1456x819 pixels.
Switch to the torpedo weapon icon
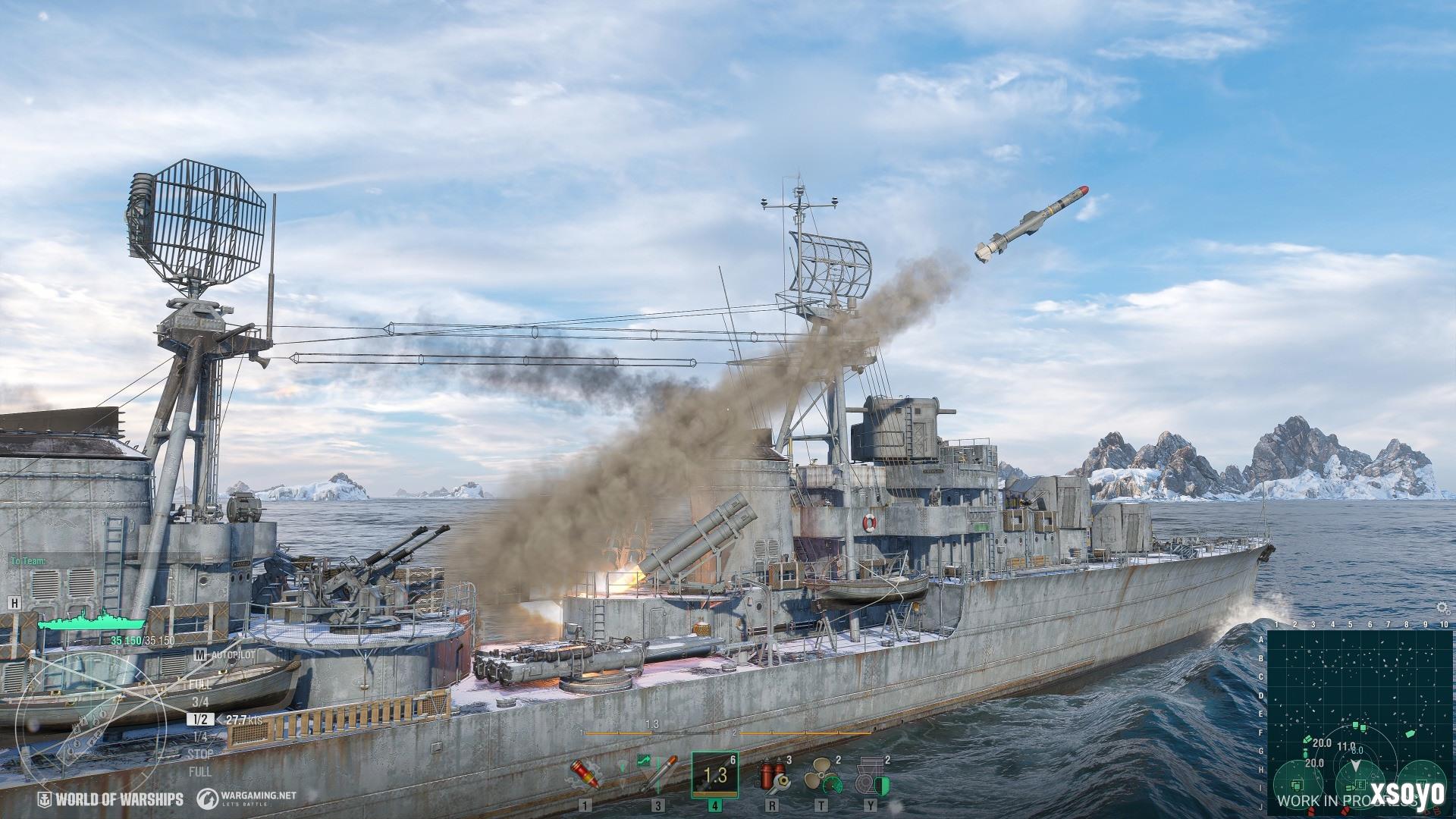(x=658, y=773)
